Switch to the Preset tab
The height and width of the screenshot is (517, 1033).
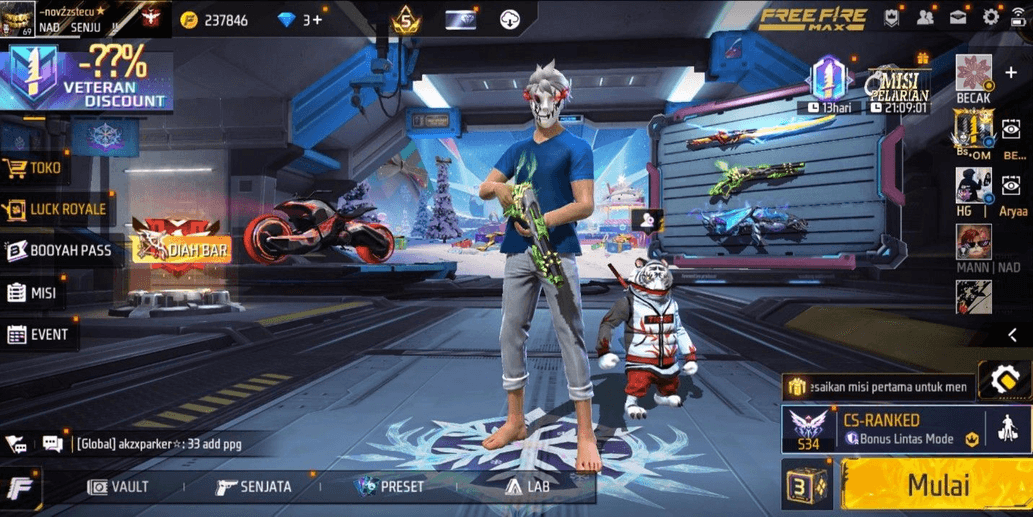click(x=390, y=487)
